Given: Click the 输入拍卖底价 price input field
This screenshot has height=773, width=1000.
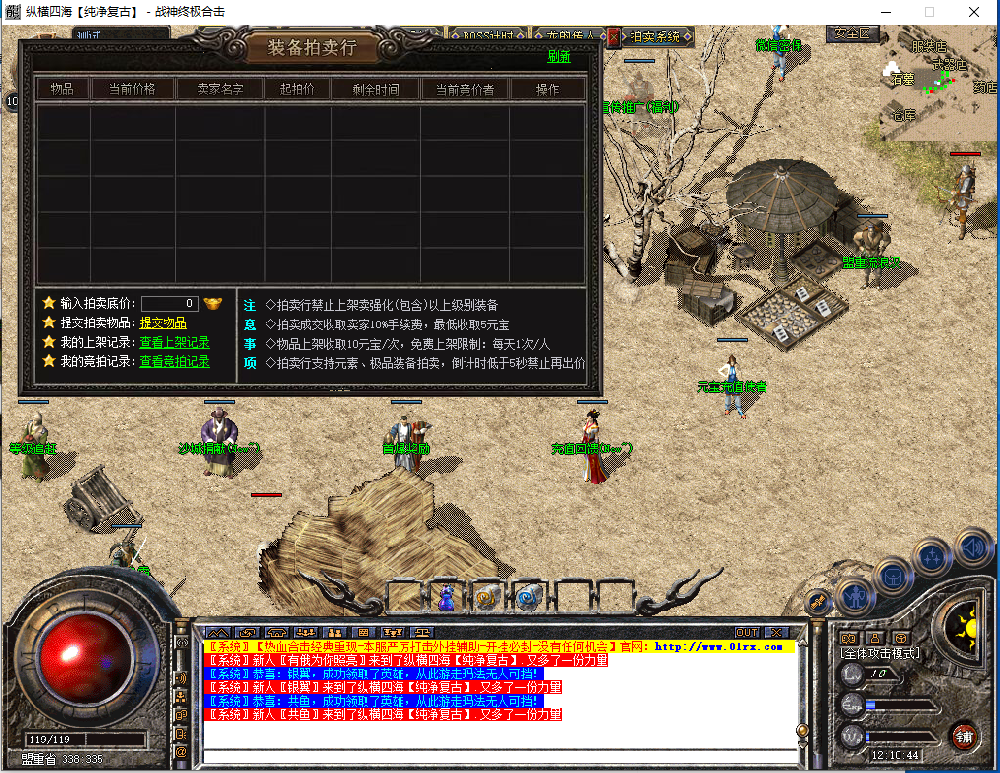Looking at the screenshot, I should coord(169,303).
